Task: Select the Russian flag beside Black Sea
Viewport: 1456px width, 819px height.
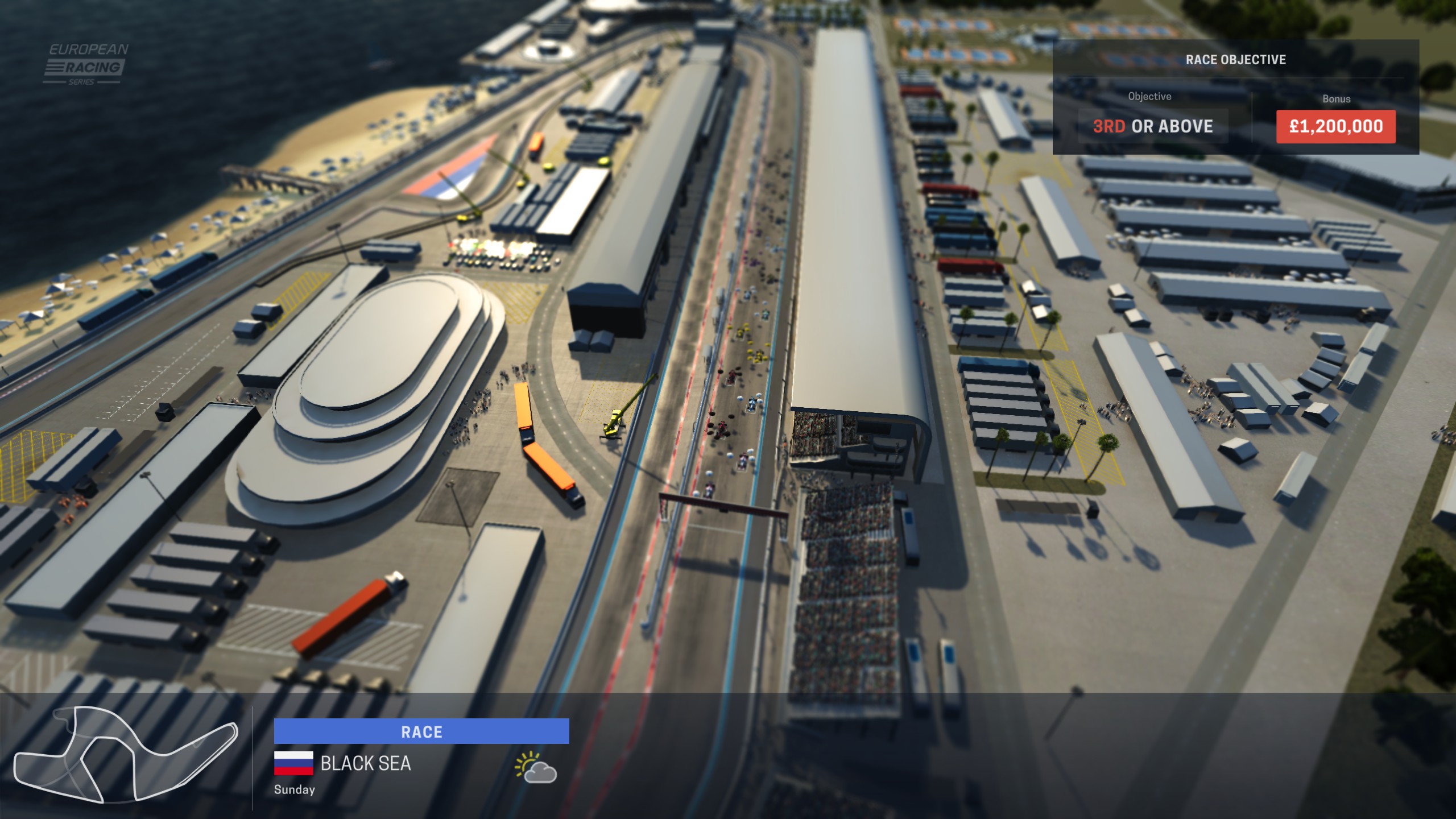Action: click(x=293, y=763)
